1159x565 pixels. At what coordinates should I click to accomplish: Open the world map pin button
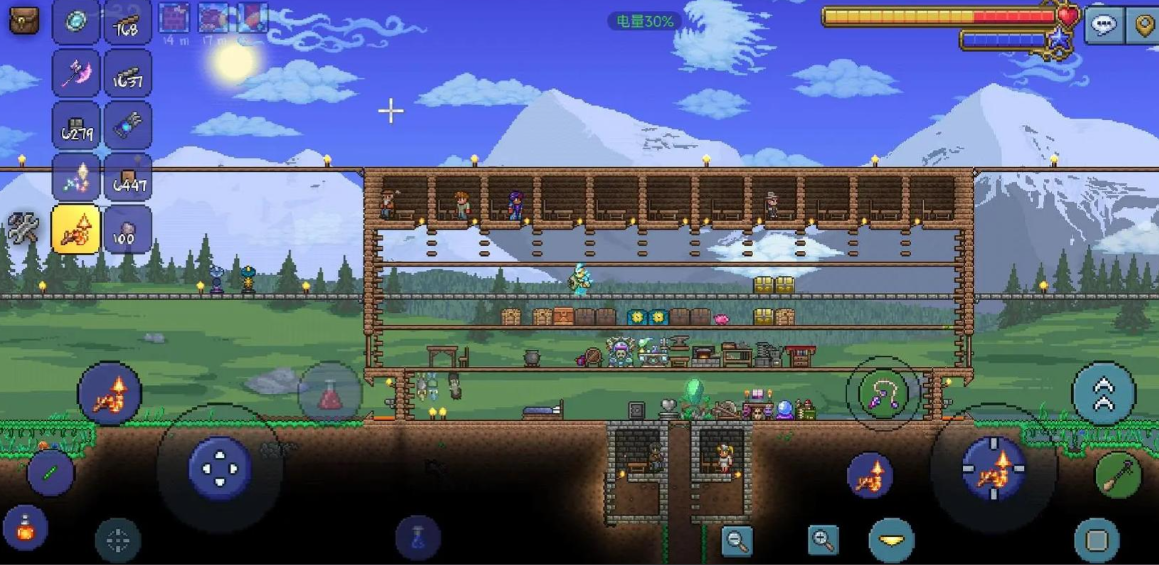(x=1144, y=24)
